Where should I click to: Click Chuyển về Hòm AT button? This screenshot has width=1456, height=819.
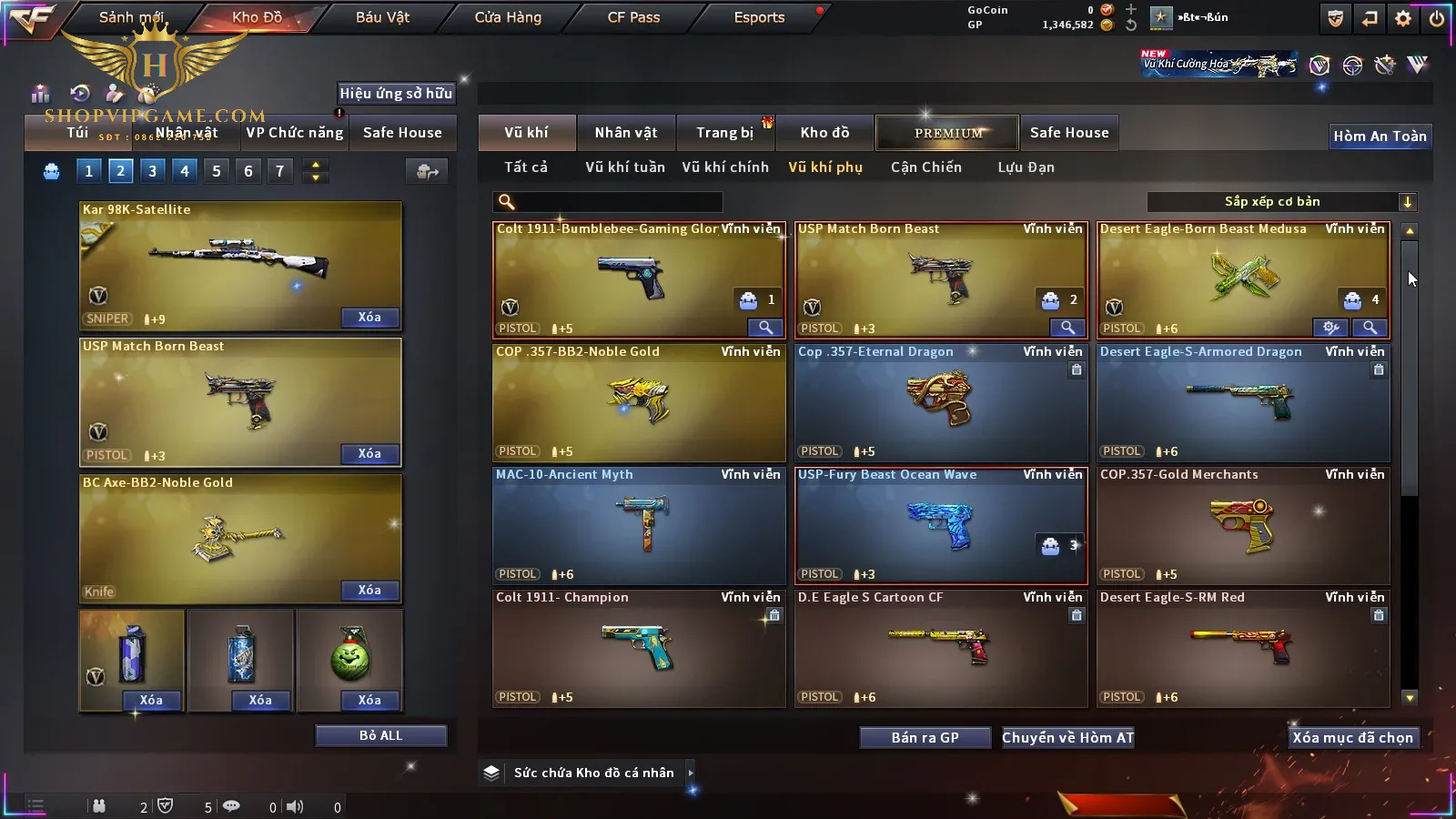(1067, 738)
